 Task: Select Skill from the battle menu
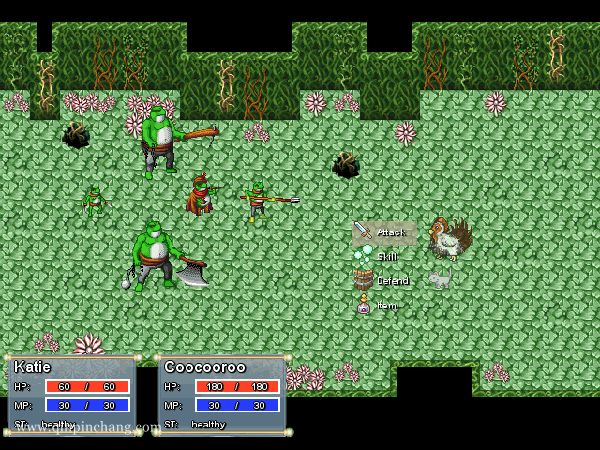379,257
